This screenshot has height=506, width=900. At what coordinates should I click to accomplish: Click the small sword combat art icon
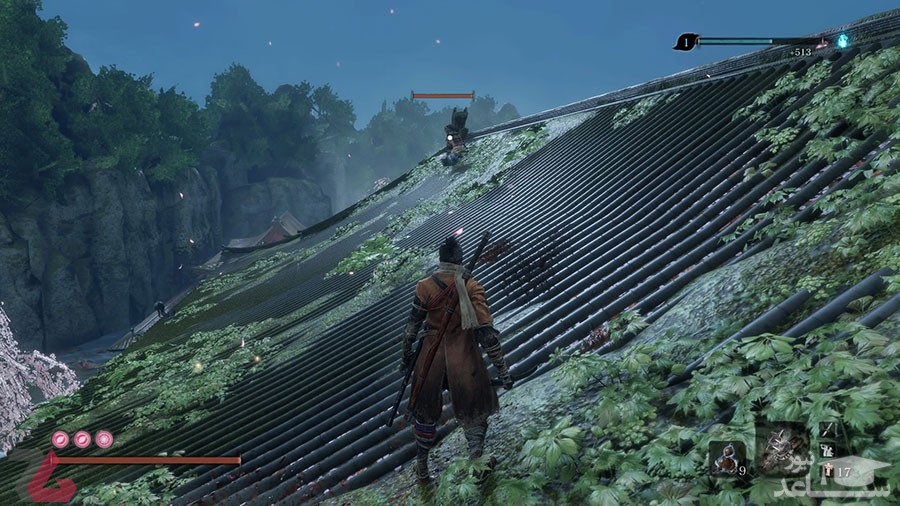pyautogui.click(x=830, y=427)
